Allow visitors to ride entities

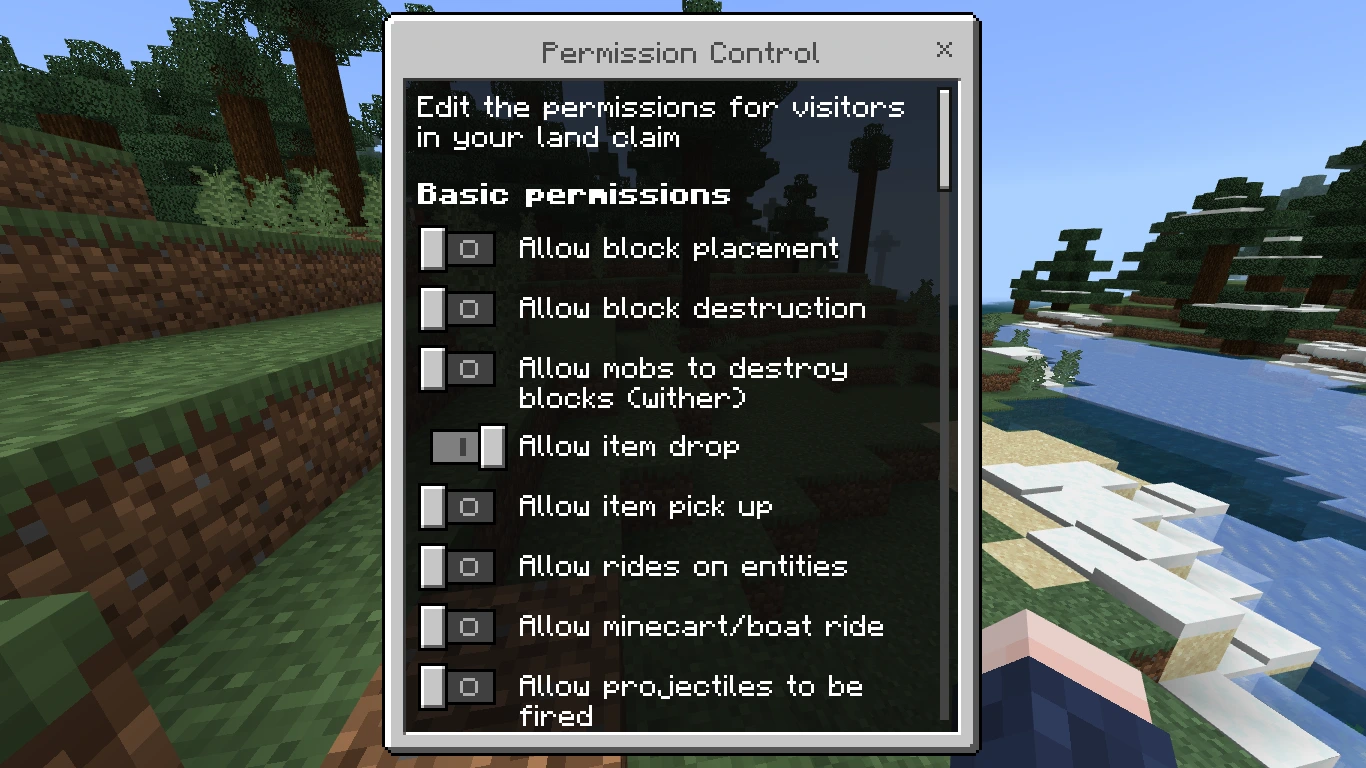tap(457, 567)
